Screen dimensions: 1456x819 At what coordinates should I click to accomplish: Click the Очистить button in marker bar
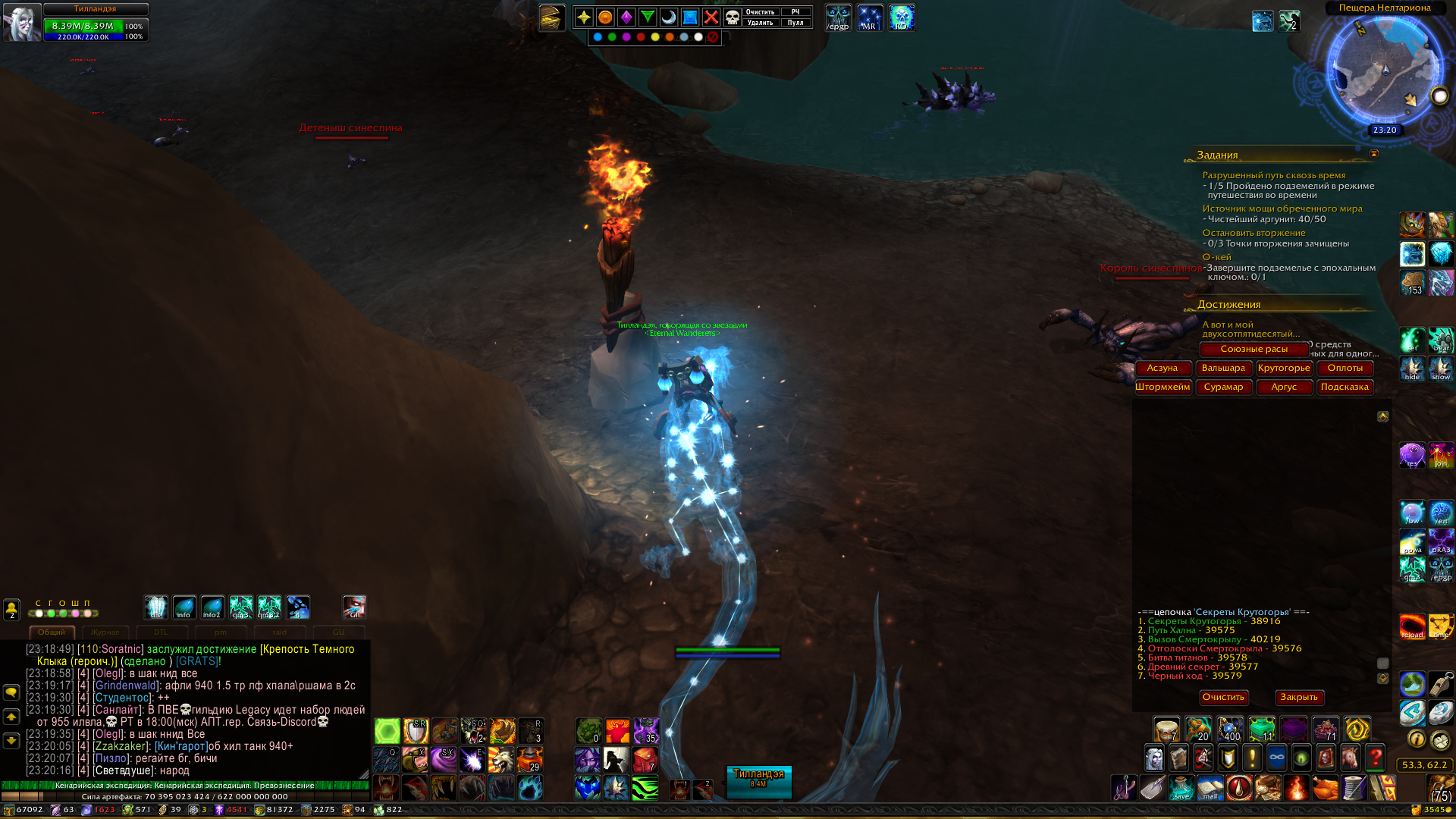coord(760,12)
